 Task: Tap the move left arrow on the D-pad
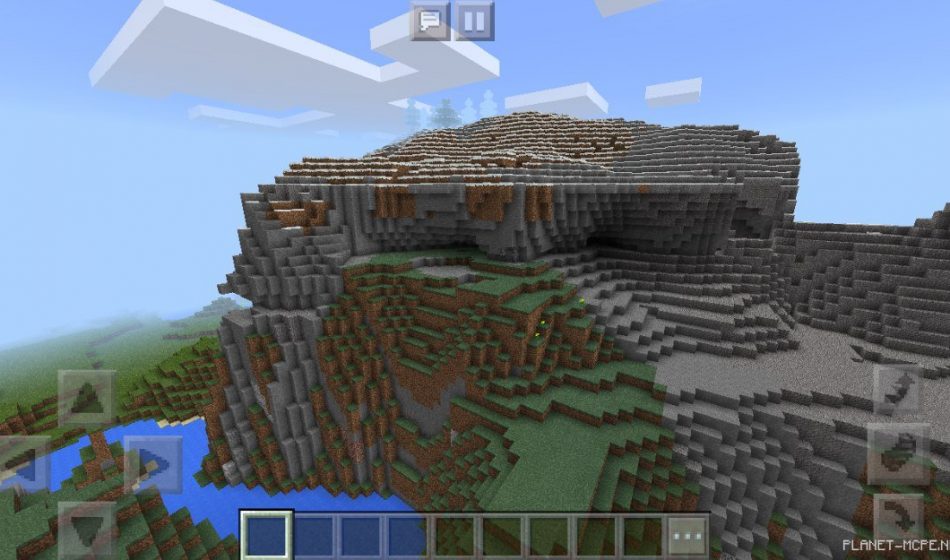[x=22, y=463]
